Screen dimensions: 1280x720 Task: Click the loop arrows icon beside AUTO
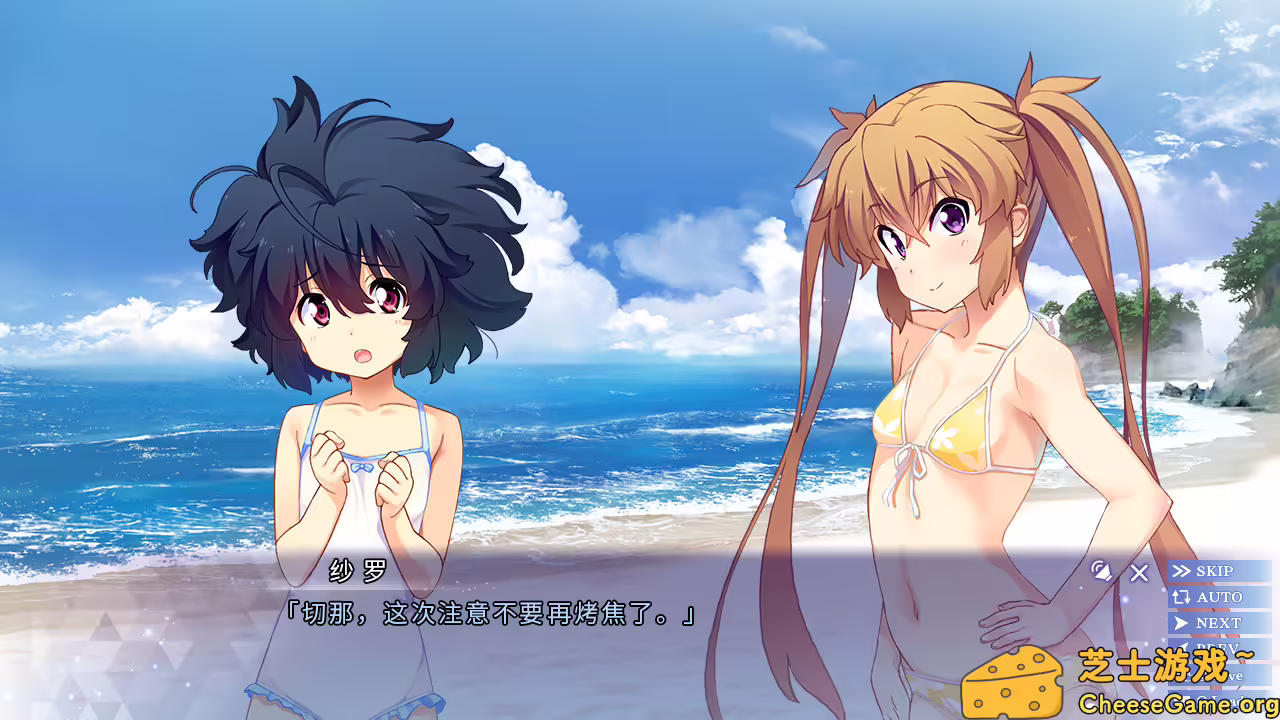(x=1182, y=597)
